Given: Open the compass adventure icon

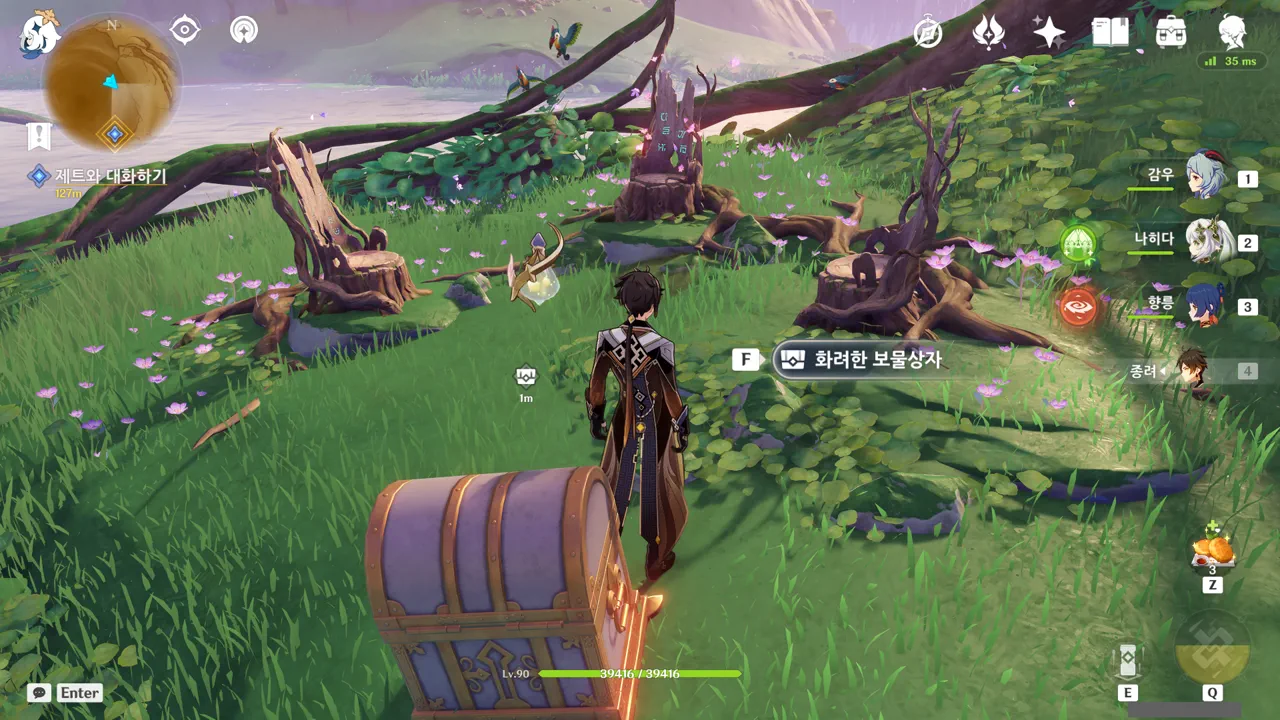Looking at the screenshot, I should (x=928, y=33).
